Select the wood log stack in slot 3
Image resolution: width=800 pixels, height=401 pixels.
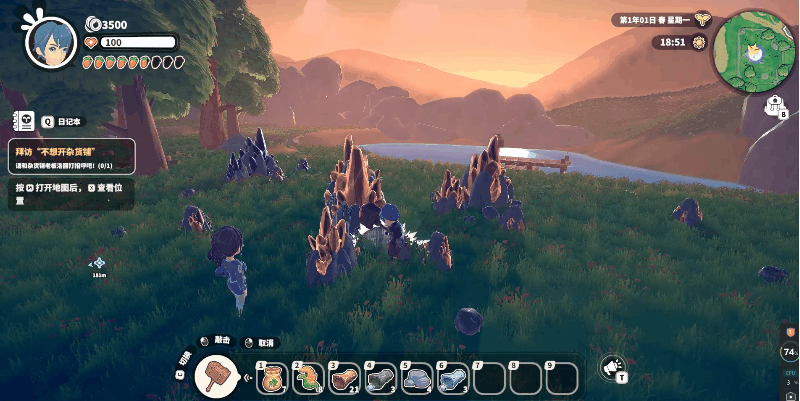[x=346, y=378]
